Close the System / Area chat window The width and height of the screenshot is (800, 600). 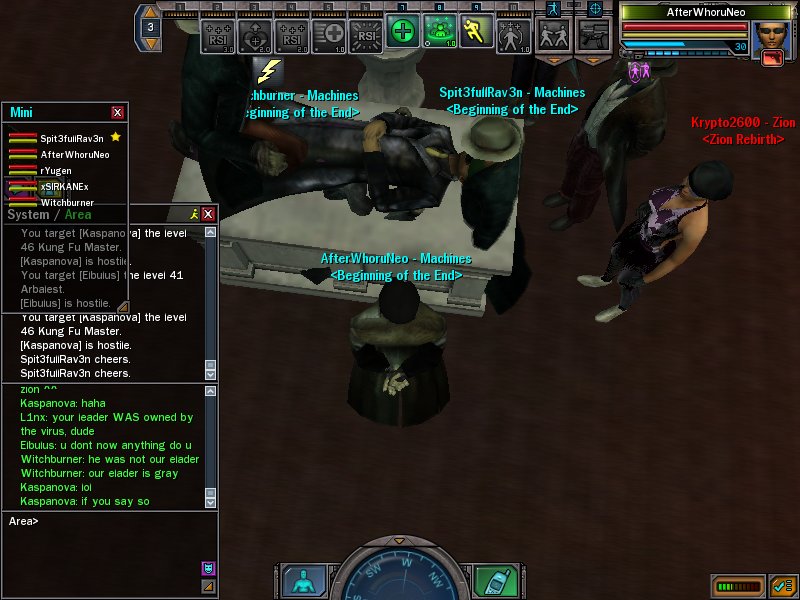208,214
